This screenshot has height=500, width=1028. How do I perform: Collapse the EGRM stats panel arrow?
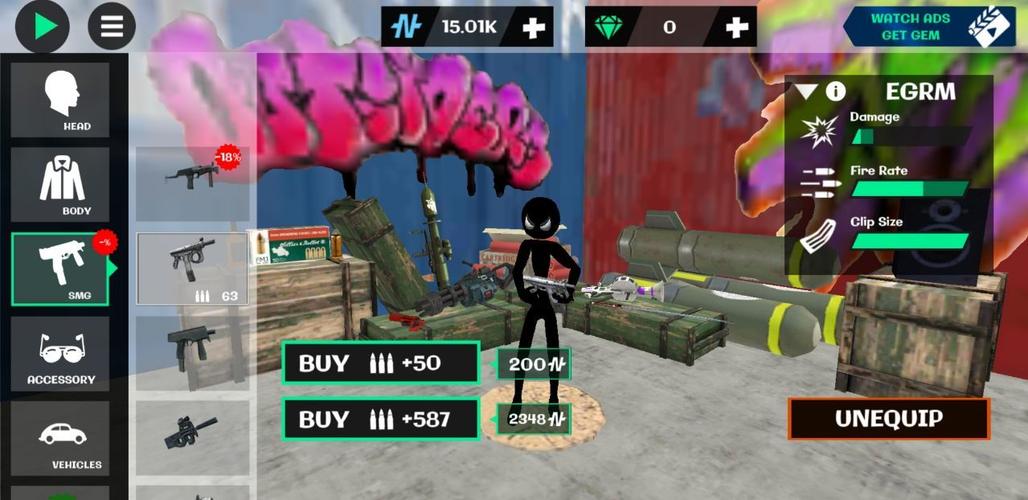click(807, 92)
